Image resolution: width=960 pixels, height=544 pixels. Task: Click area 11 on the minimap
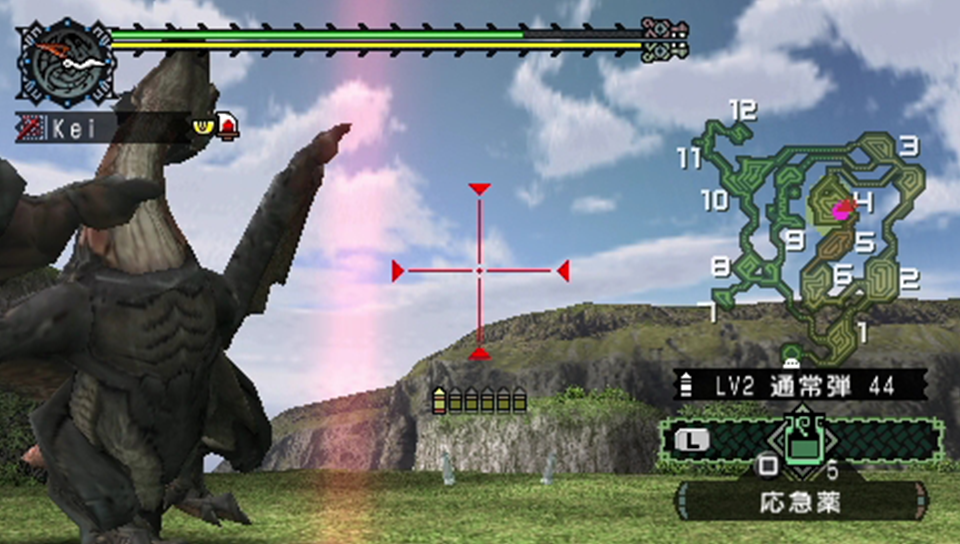click(687, 158)
